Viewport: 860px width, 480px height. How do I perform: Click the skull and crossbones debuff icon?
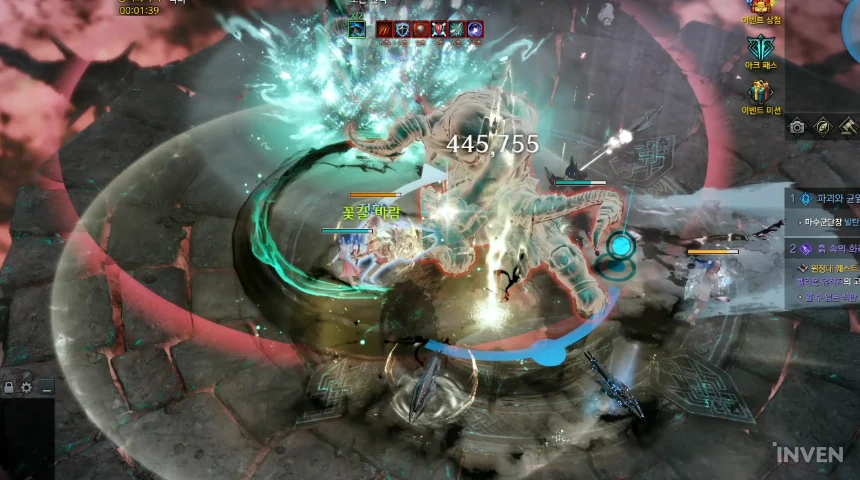[438, 30]
